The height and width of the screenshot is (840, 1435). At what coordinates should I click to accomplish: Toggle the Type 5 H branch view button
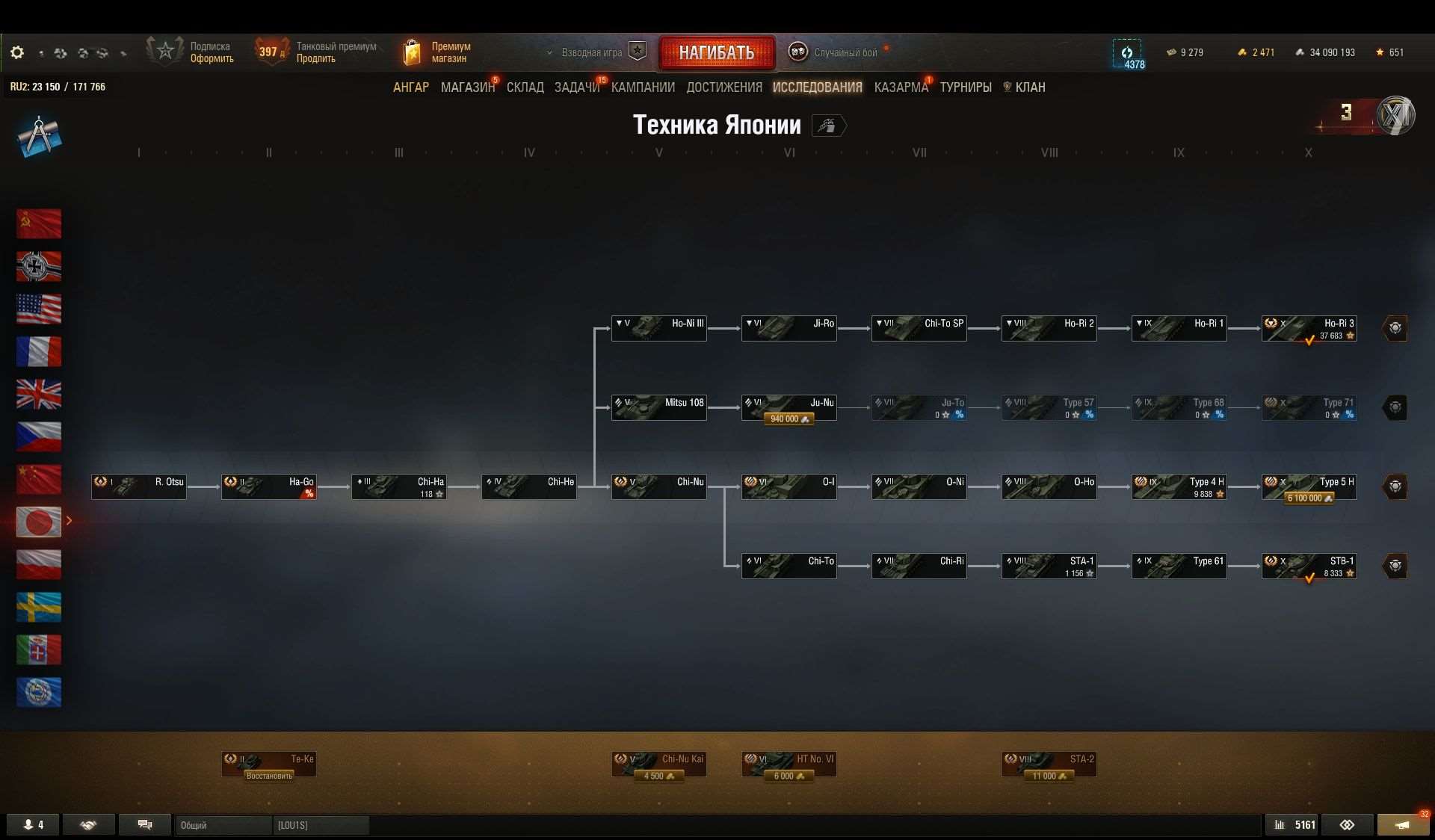pyautogui.click(x=1396, y=487)
